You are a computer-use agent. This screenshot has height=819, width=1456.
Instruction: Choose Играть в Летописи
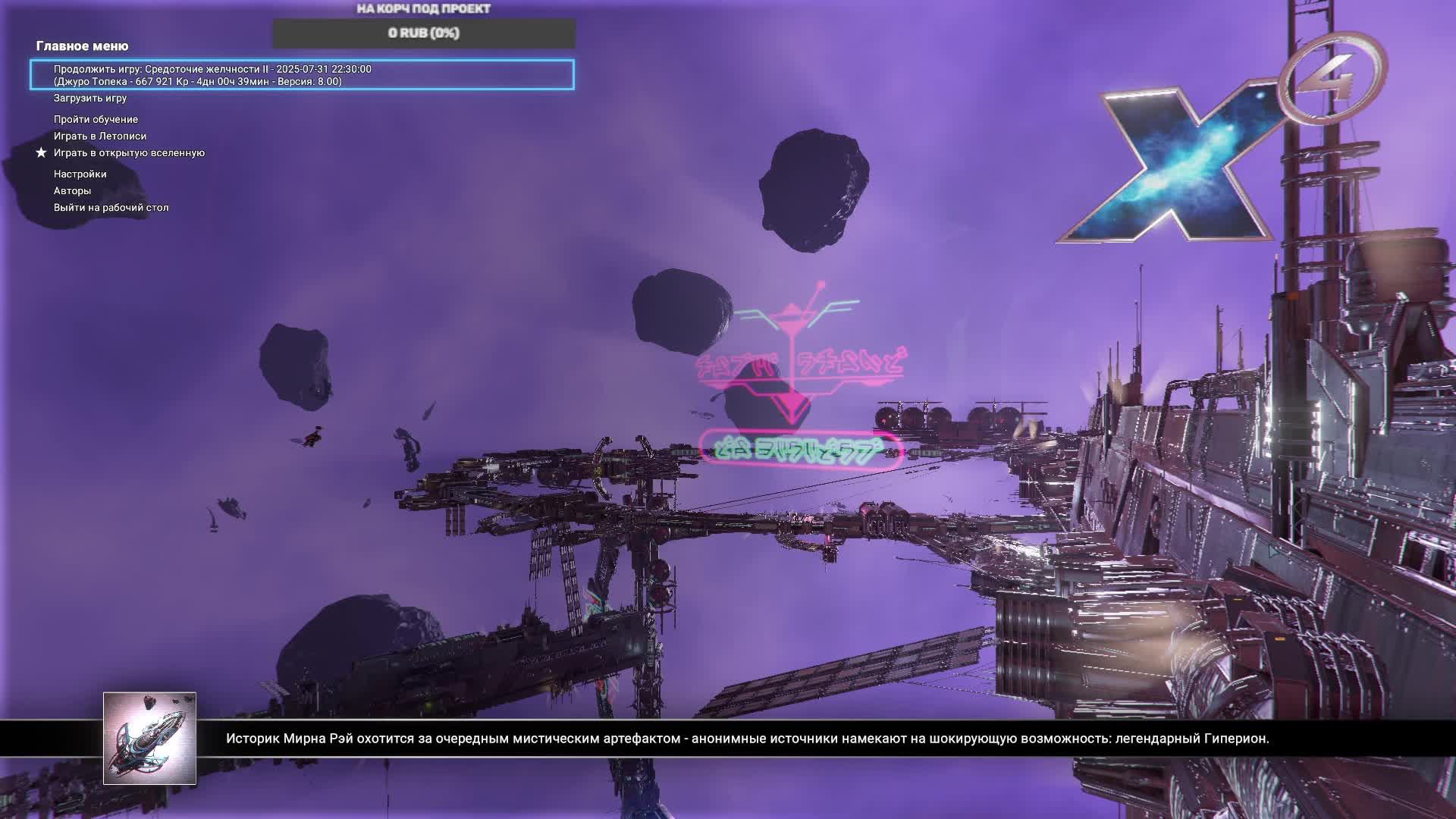[x=100, y=136]
